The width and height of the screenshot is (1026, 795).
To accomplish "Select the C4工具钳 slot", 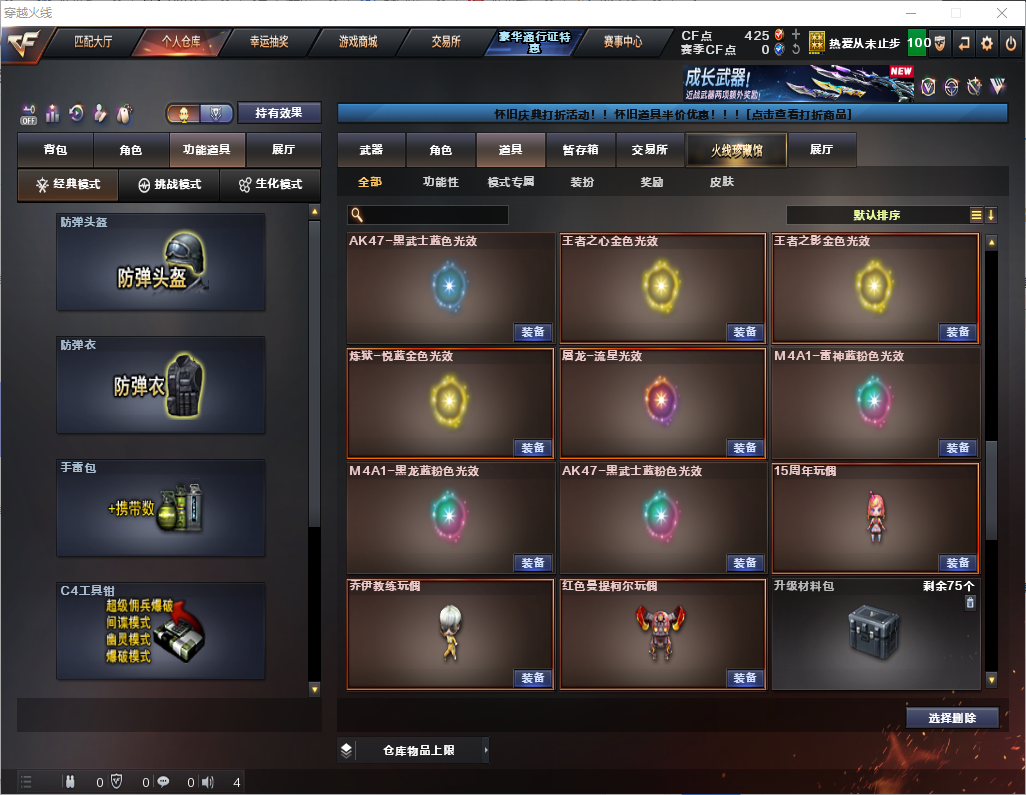I will pyautogui.click(x=161, y=631).
